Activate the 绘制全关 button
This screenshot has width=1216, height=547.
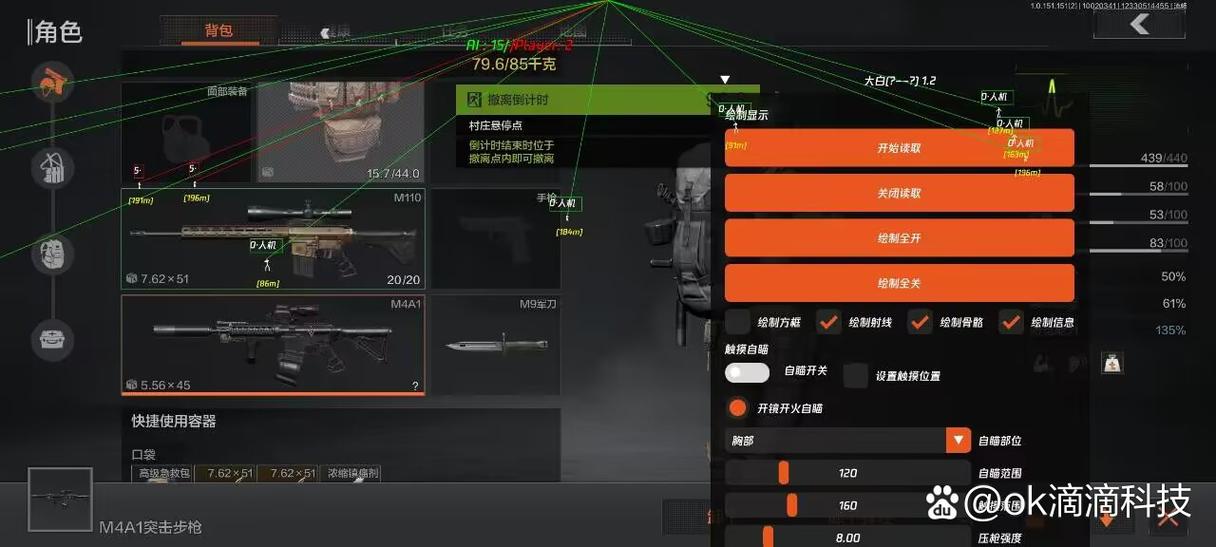899,283
